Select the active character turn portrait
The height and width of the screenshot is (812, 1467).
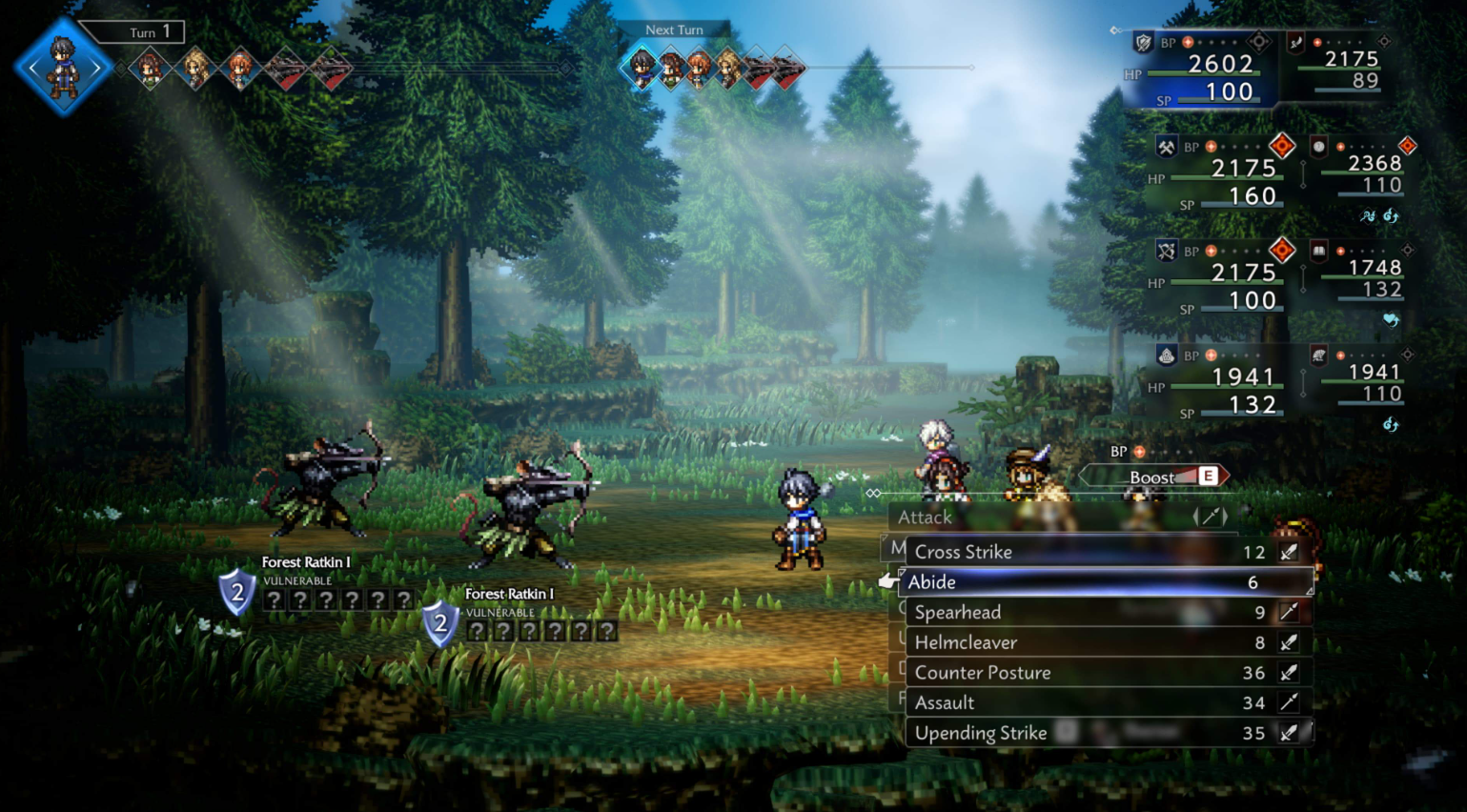63,67
